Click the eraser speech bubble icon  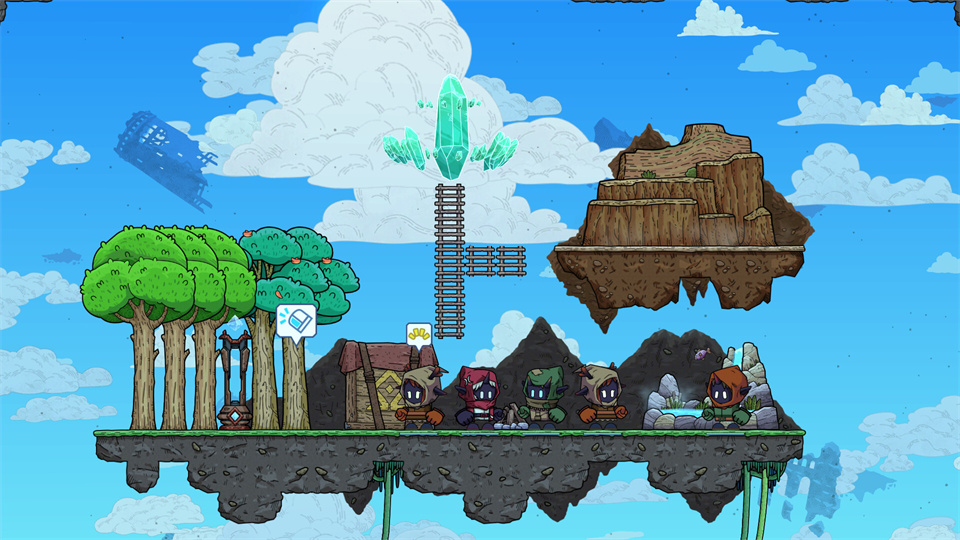pyautogui.click(x=296, y=320)
